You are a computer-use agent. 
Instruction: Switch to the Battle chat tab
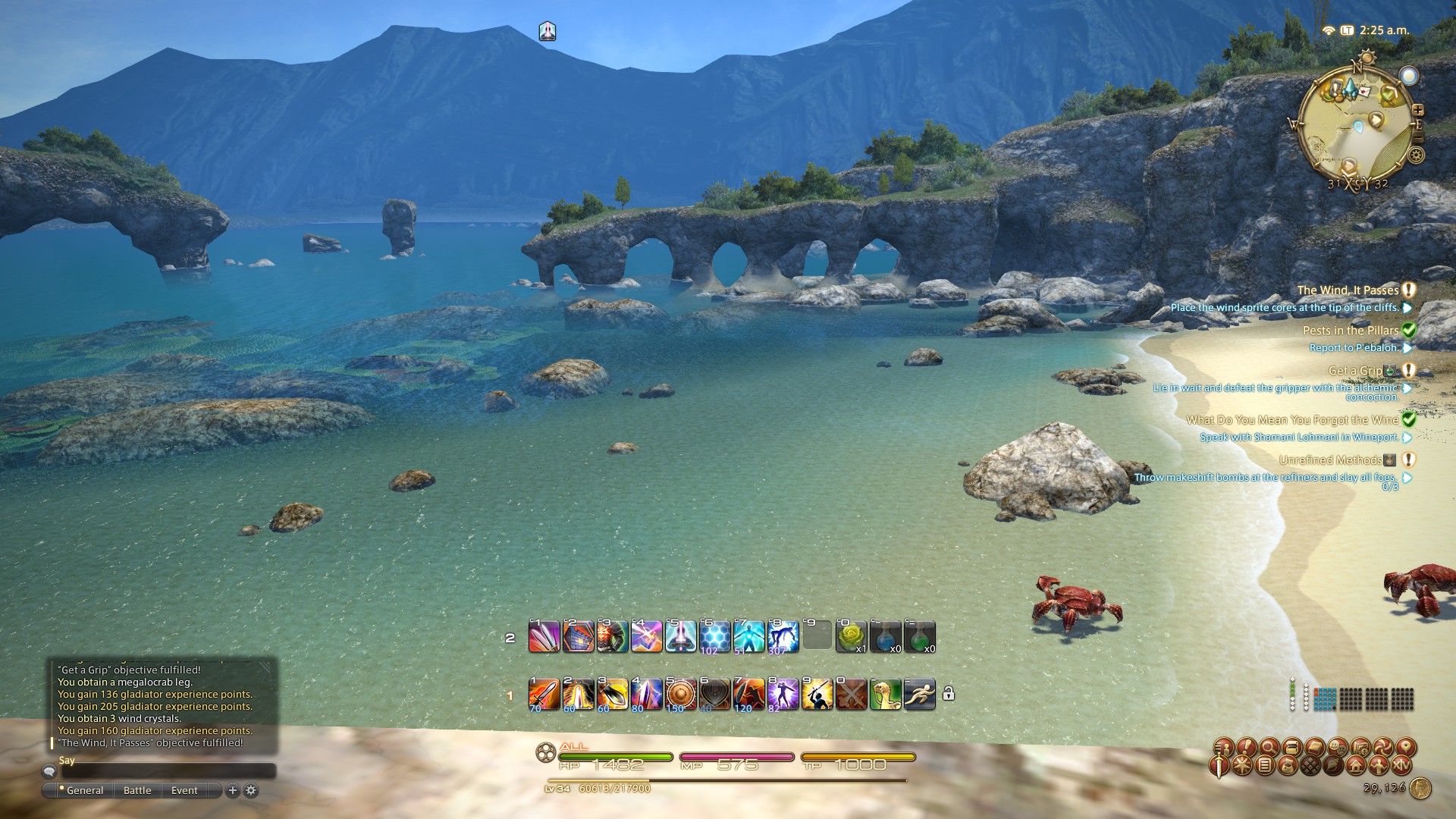[137, 790]
